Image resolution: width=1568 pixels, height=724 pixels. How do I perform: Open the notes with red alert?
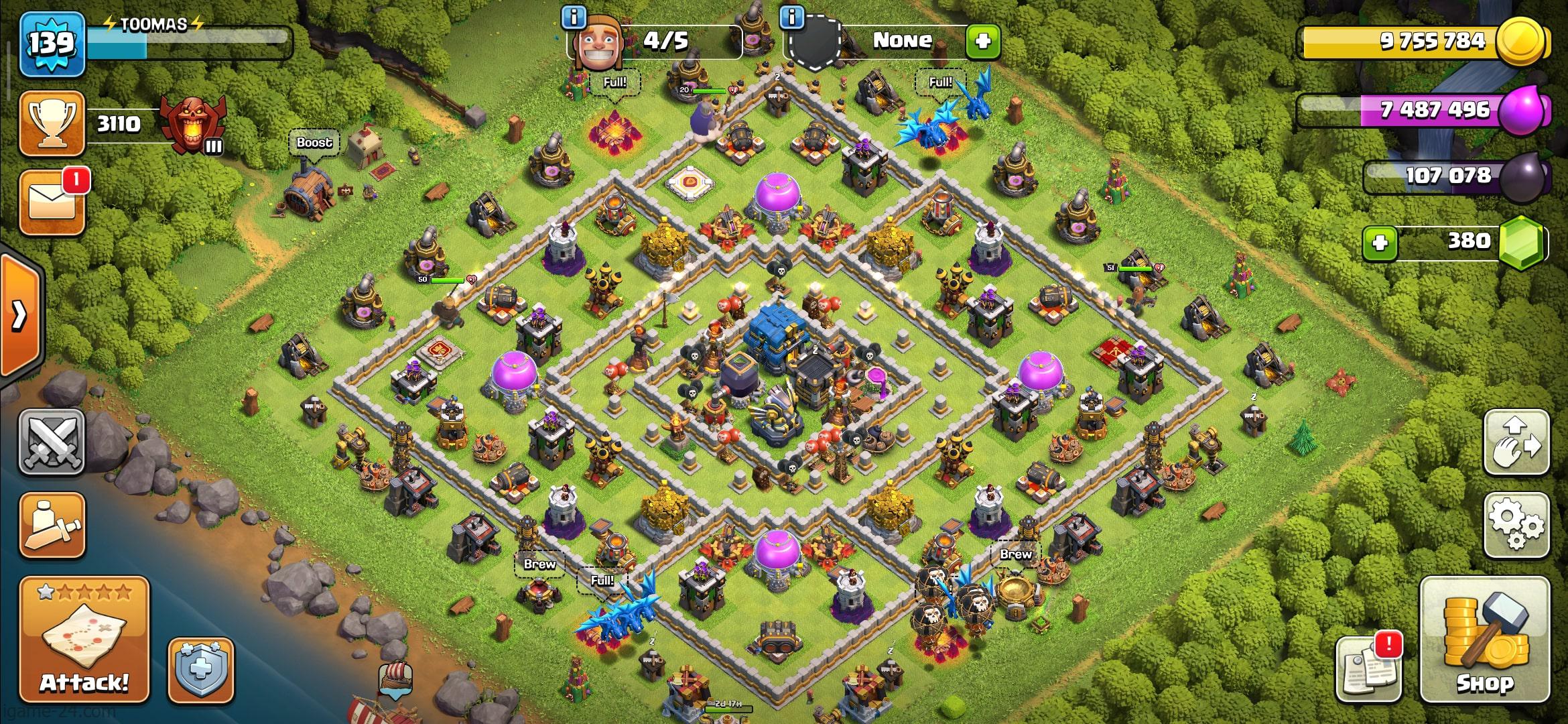(1368, 668)
